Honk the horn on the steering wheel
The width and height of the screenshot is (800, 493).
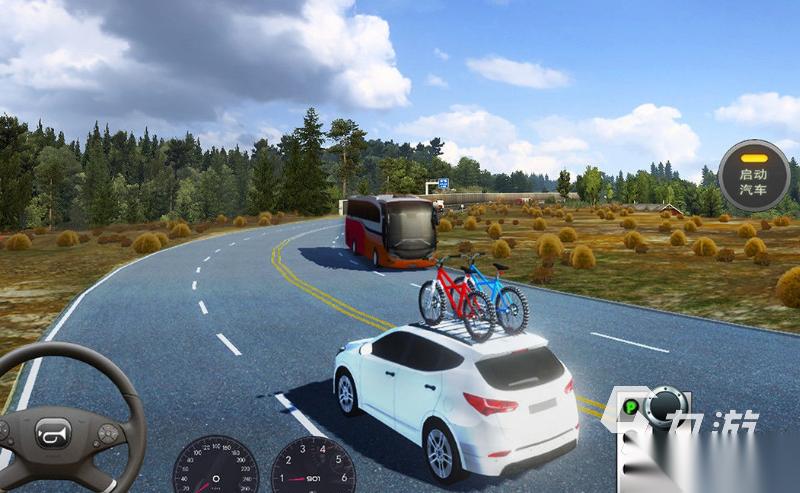(52, 433)
